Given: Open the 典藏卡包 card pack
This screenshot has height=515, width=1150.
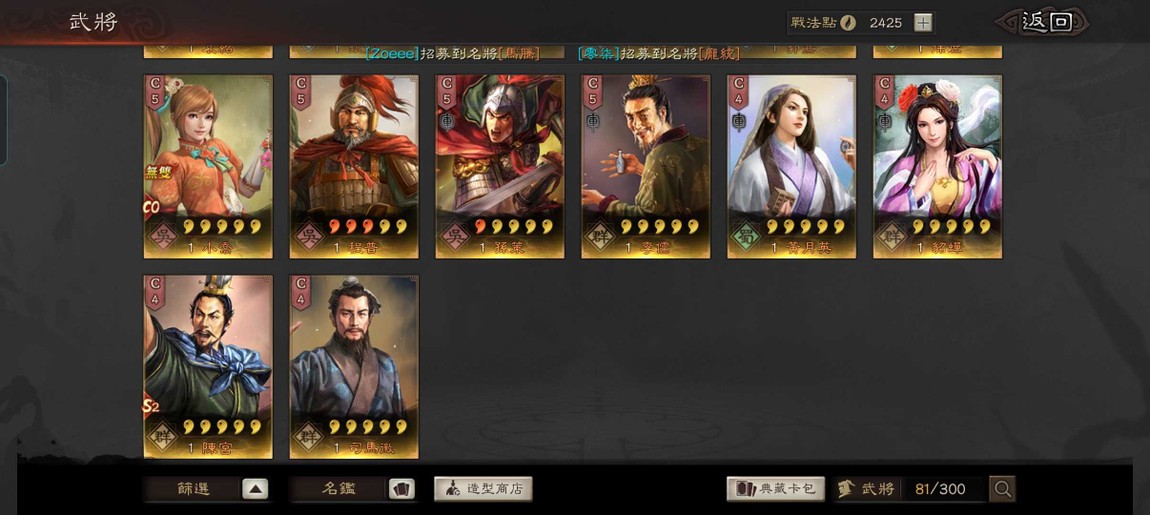Looking at the screenshot, I should (x=775, y=489).
